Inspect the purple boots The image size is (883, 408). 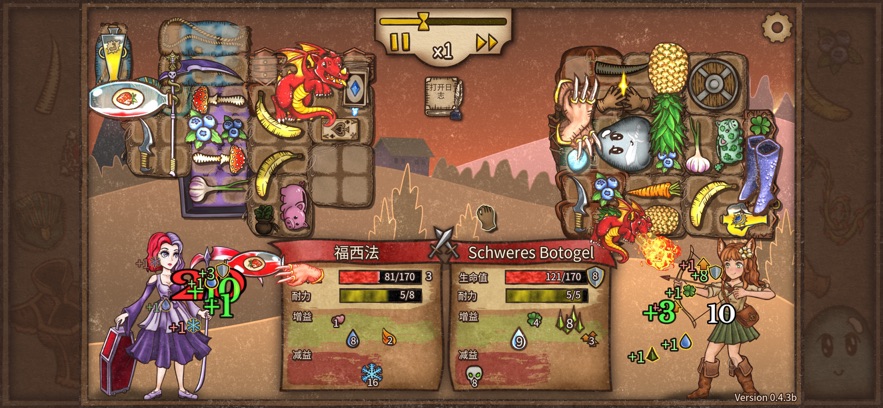[x=763, y=172]
